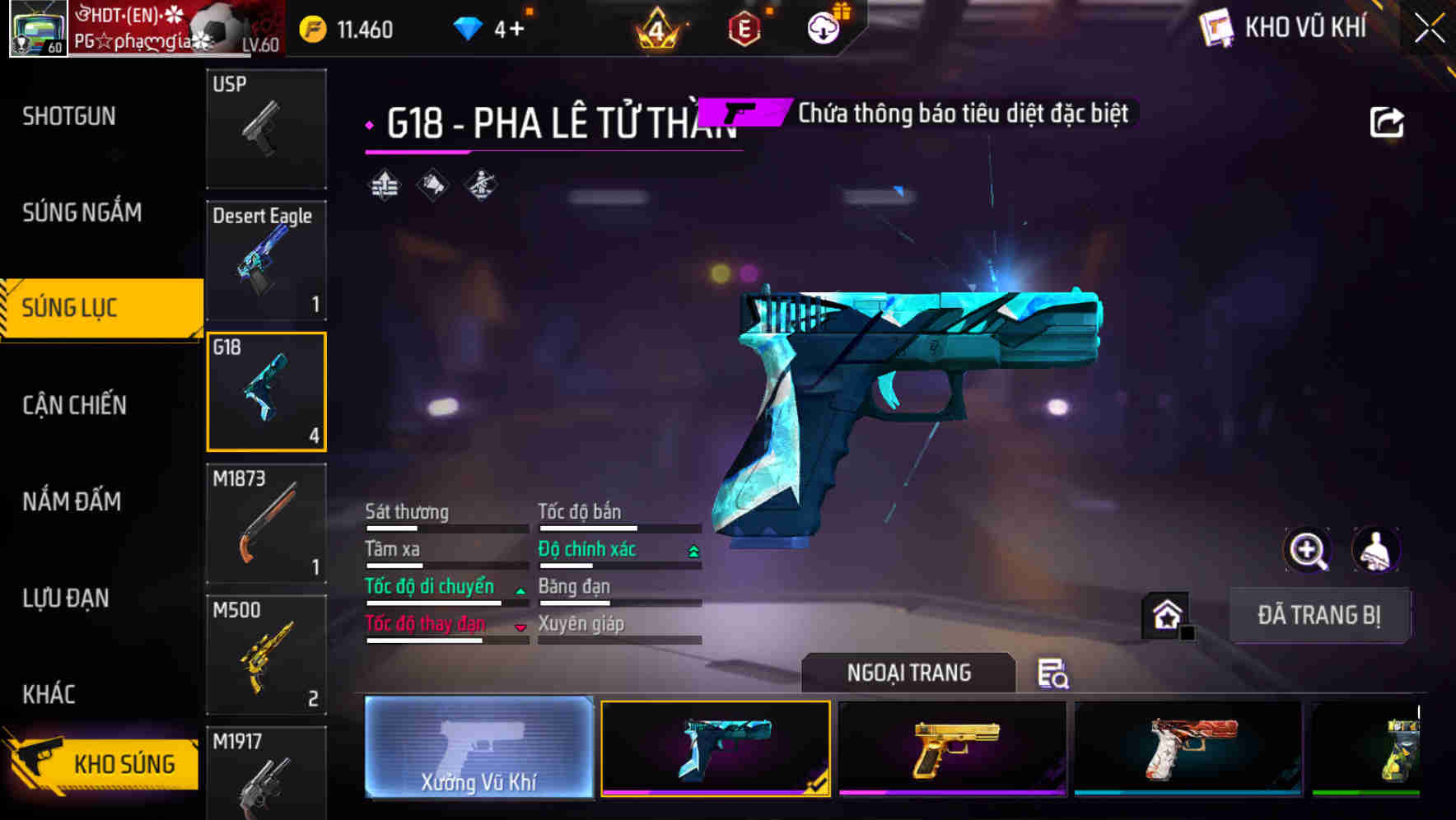Switch to the SÚNG NGẮM category
The height and width of the screenshot is (820, 1456).
point(81,212)
